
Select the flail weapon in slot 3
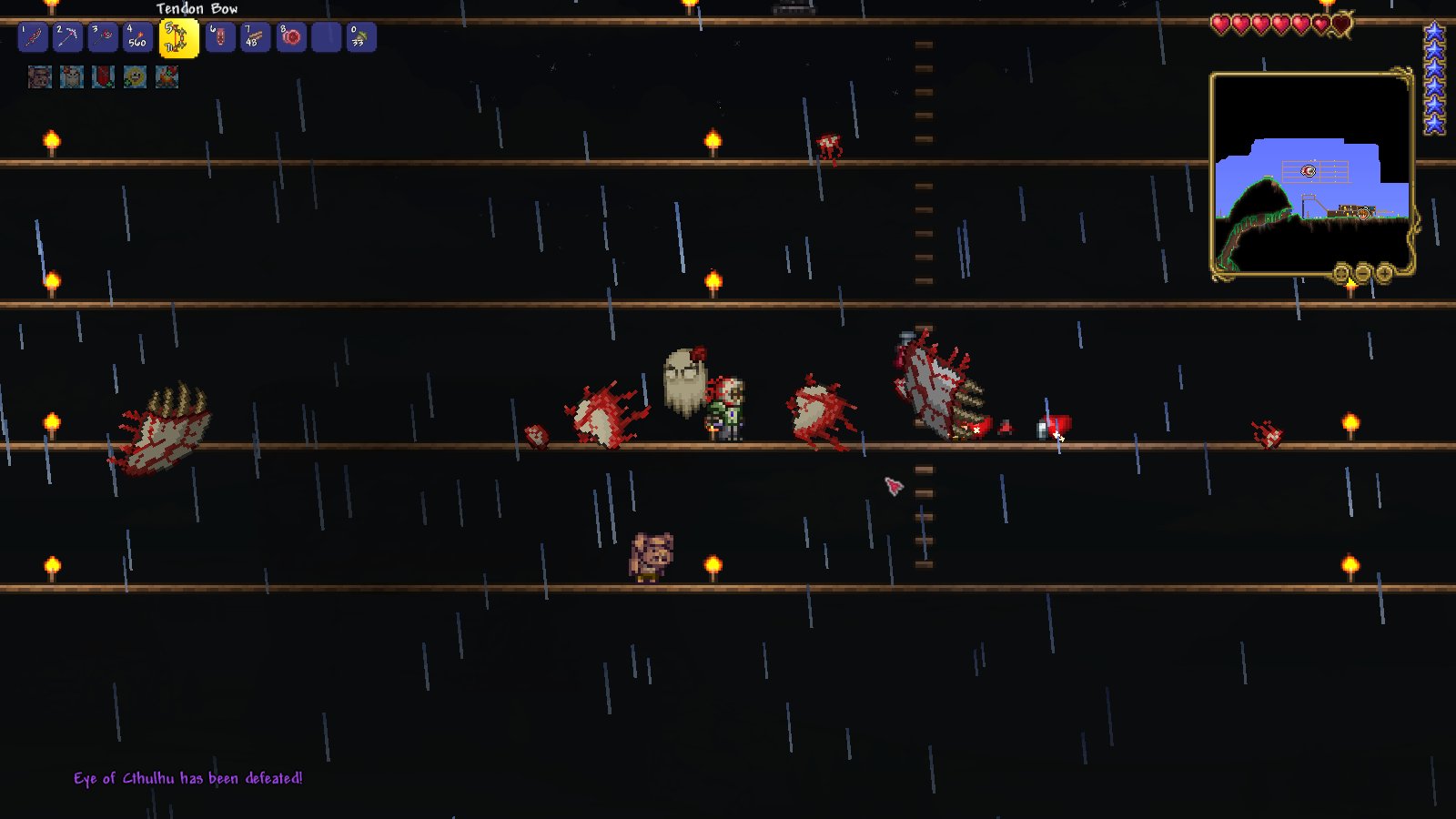pyautogui.click(x=100, y=37)
